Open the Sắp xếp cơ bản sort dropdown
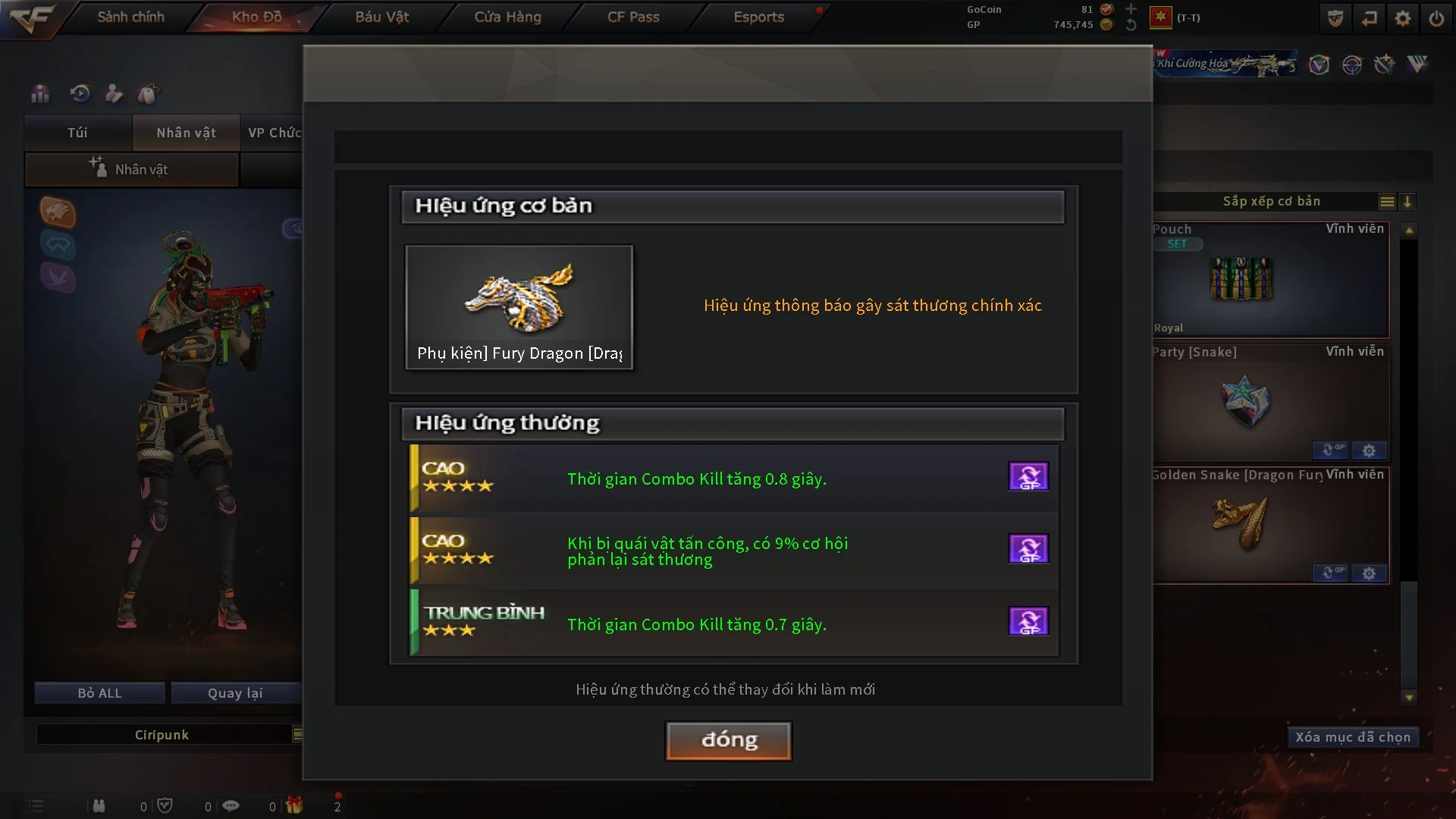The image size is (1456, 819). tap(1272, 202)
